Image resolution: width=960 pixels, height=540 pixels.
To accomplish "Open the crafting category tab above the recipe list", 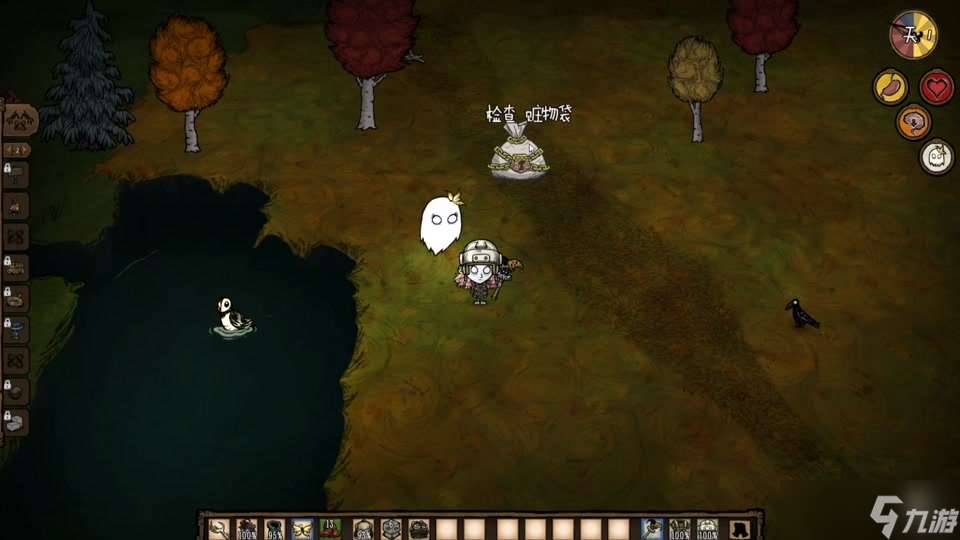I will (20, 121).
